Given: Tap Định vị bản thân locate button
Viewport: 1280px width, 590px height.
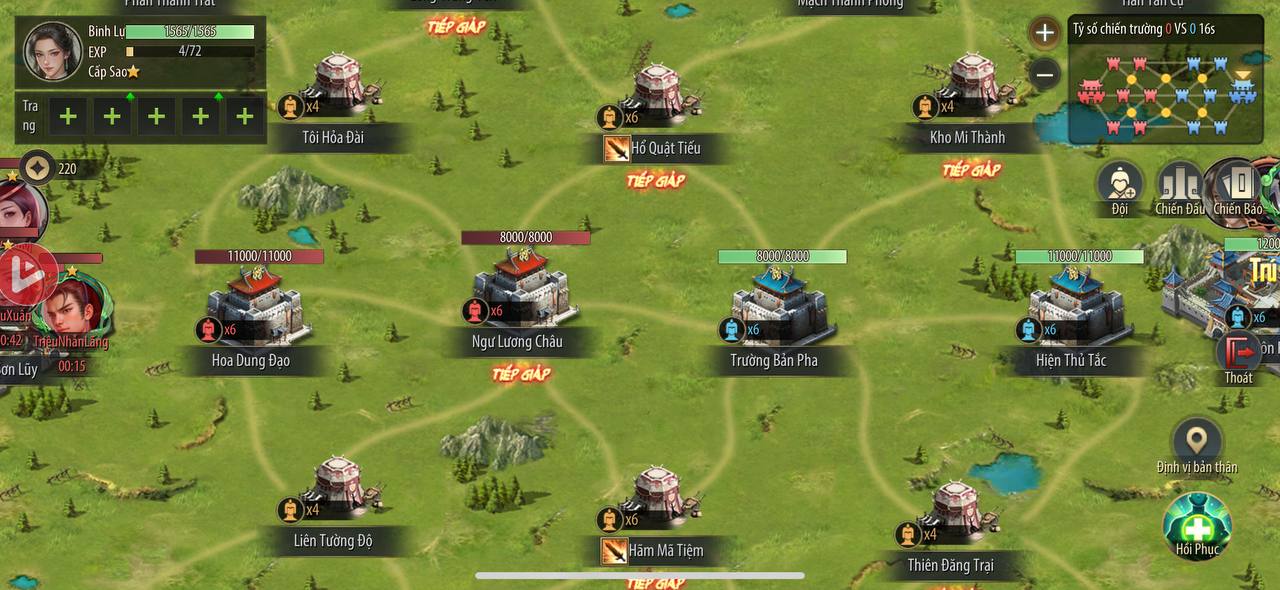Looking at the screenshot, I should 1197,445.
